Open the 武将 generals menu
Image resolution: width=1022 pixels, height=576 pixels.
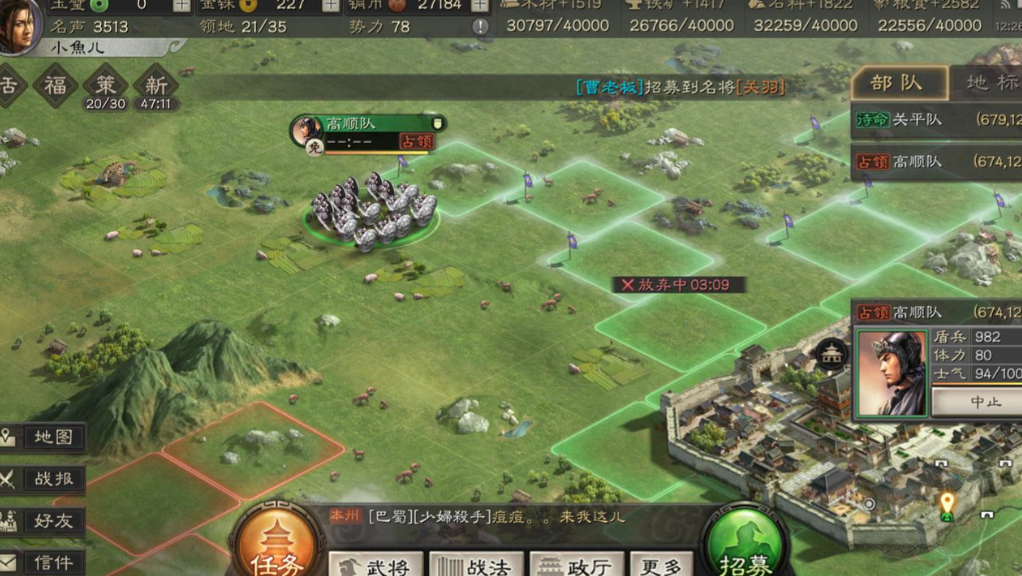(377, 565)
